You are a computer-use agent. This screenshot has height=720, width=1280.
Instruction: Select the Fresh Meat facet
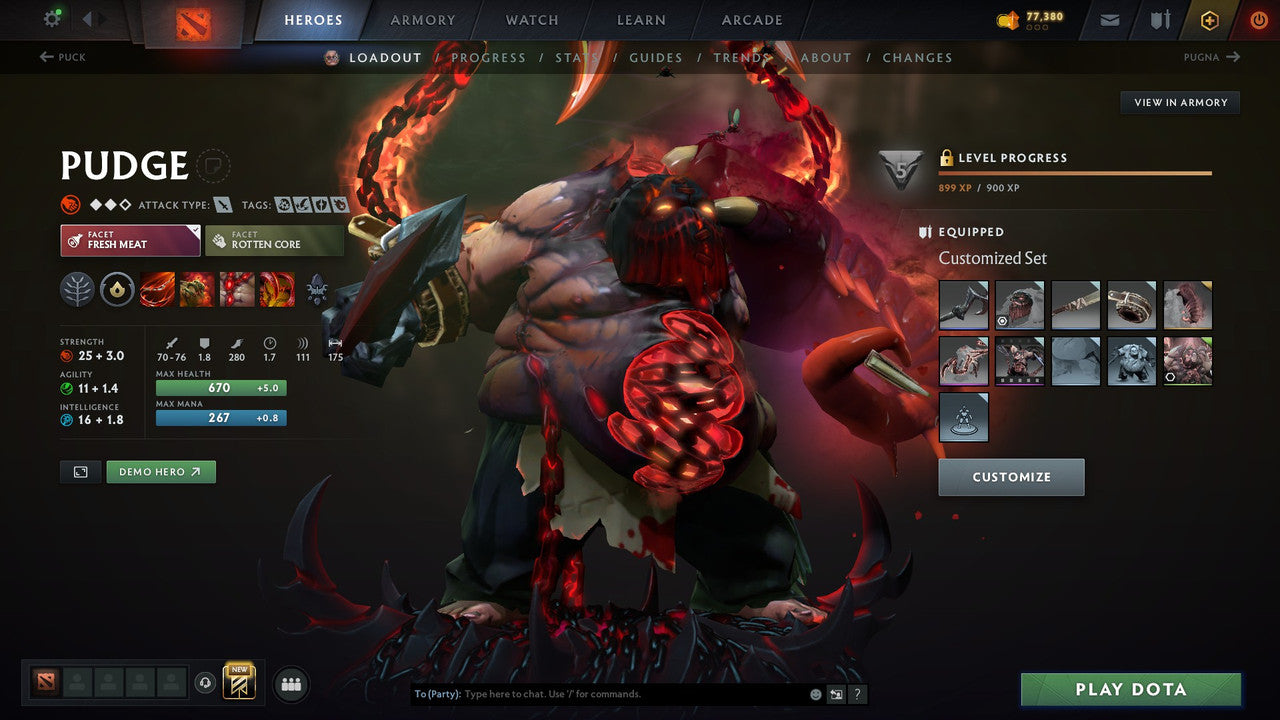pyautogui.click(x=130, y=240)
